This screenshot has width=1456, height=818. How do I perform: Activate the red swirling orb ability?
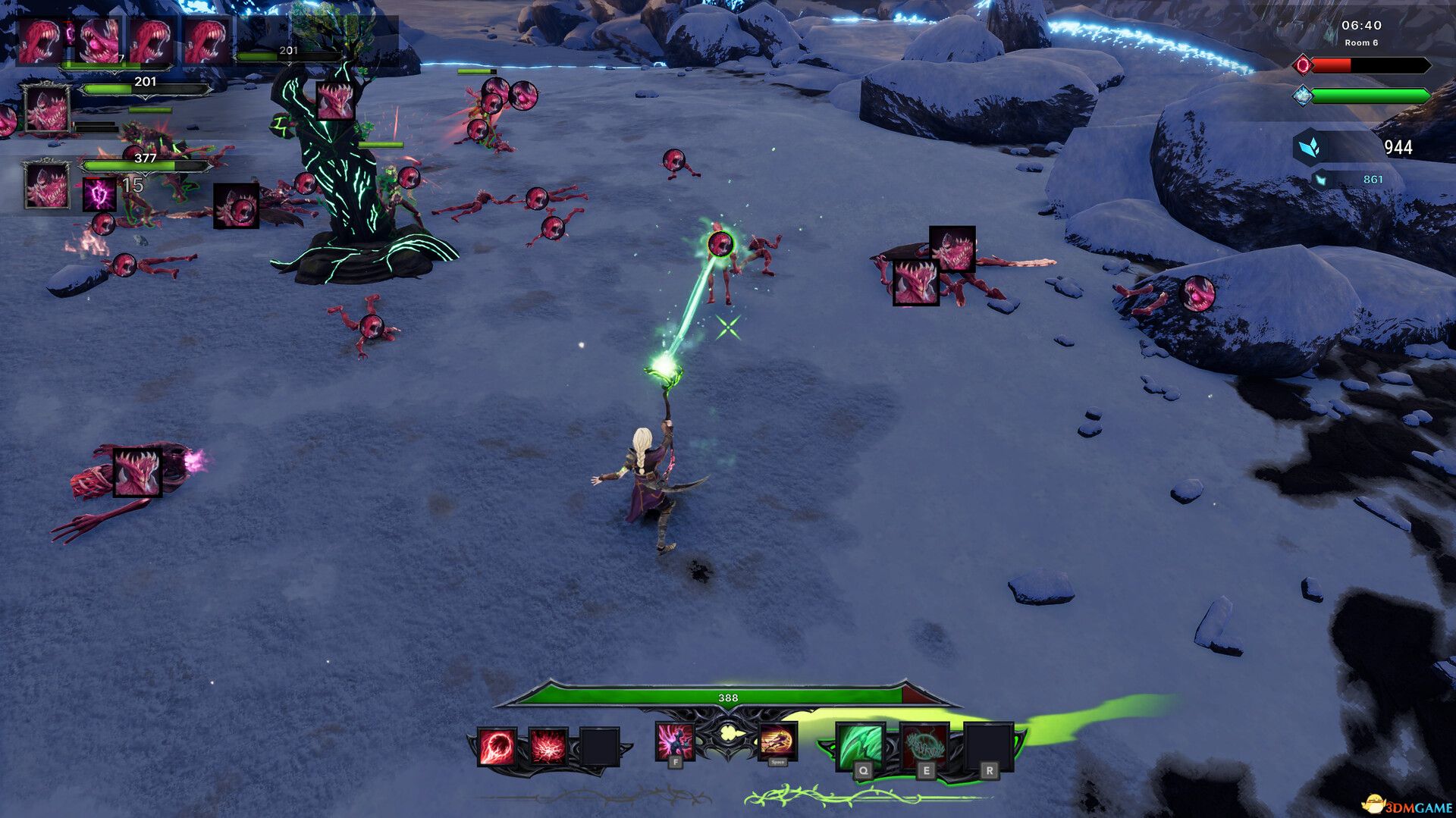[497, 747]
